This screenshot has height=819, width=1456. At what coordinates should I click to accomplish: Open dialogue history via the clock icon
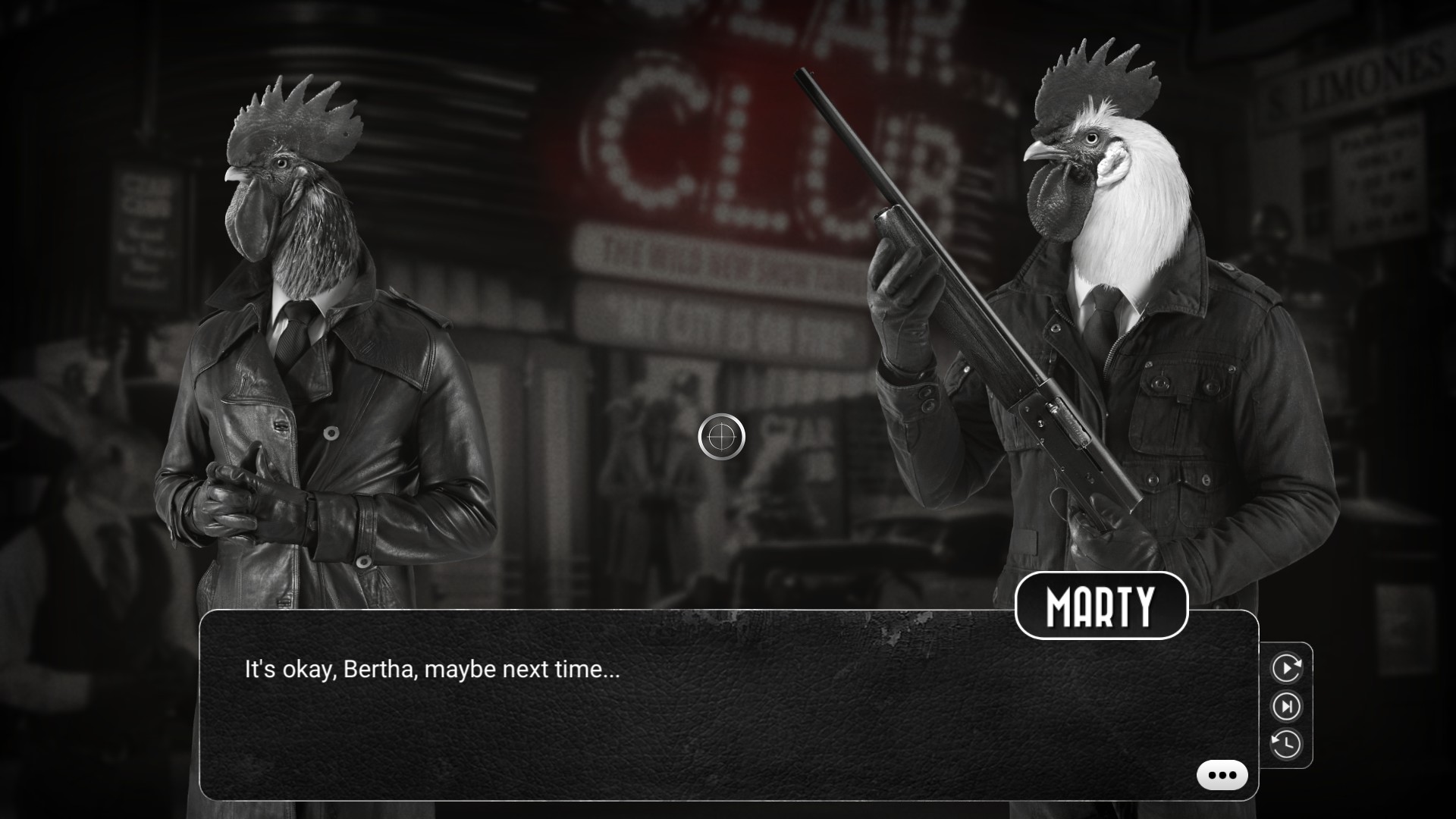point(1286,744)
